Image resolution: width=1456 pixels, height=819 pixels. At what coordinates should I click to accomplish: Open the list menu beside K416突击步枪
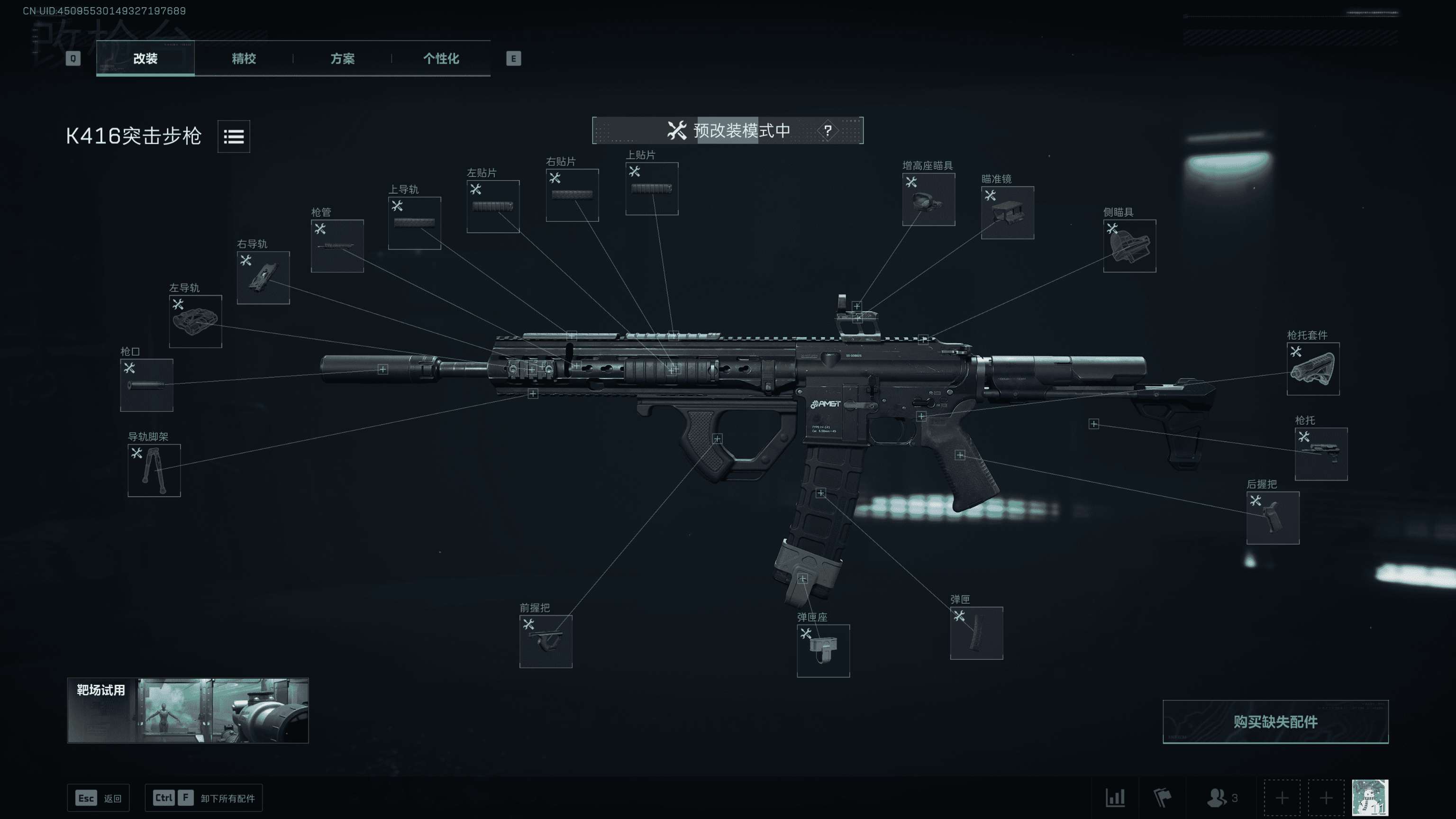234,136
